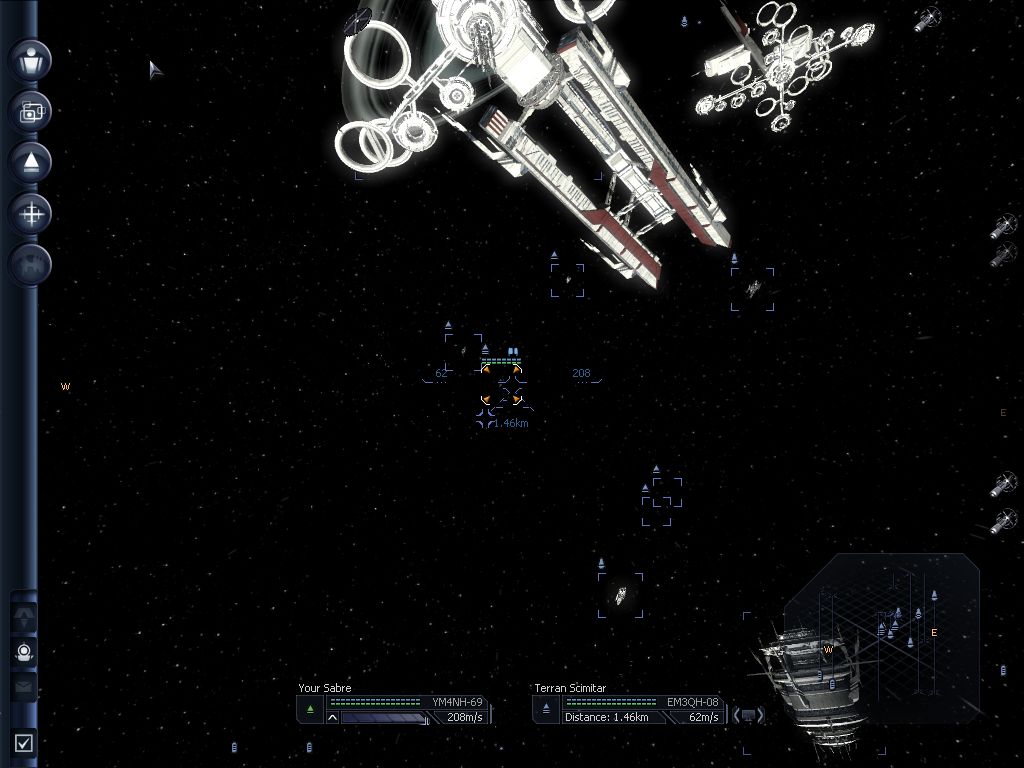Viewport: 1024px width, 768px height.
Task: Click the Terran Scimitar target ship icon
Action: (546, 709)
